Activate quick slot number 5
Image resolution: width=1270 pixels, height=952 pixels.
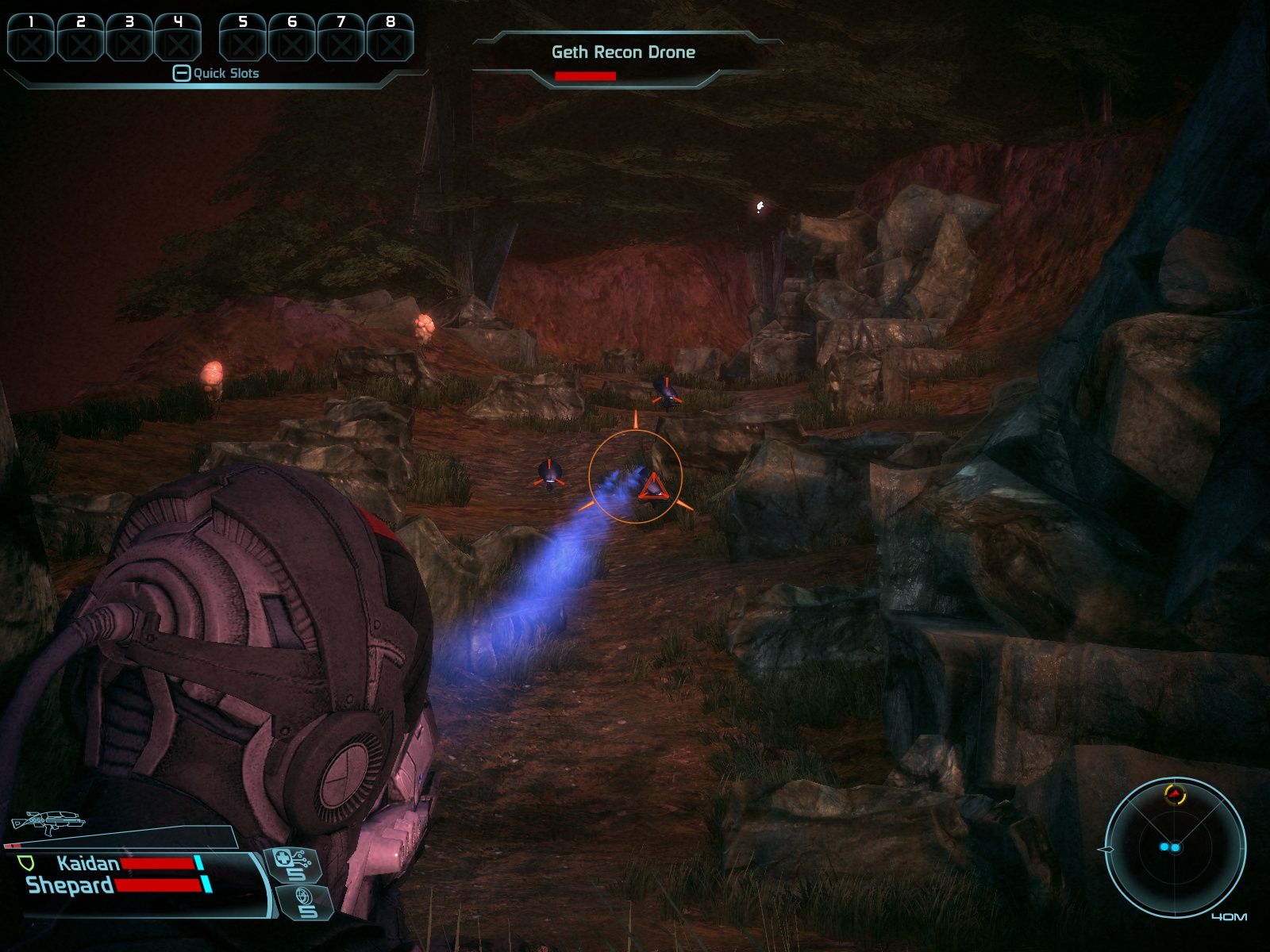(243, 38)
